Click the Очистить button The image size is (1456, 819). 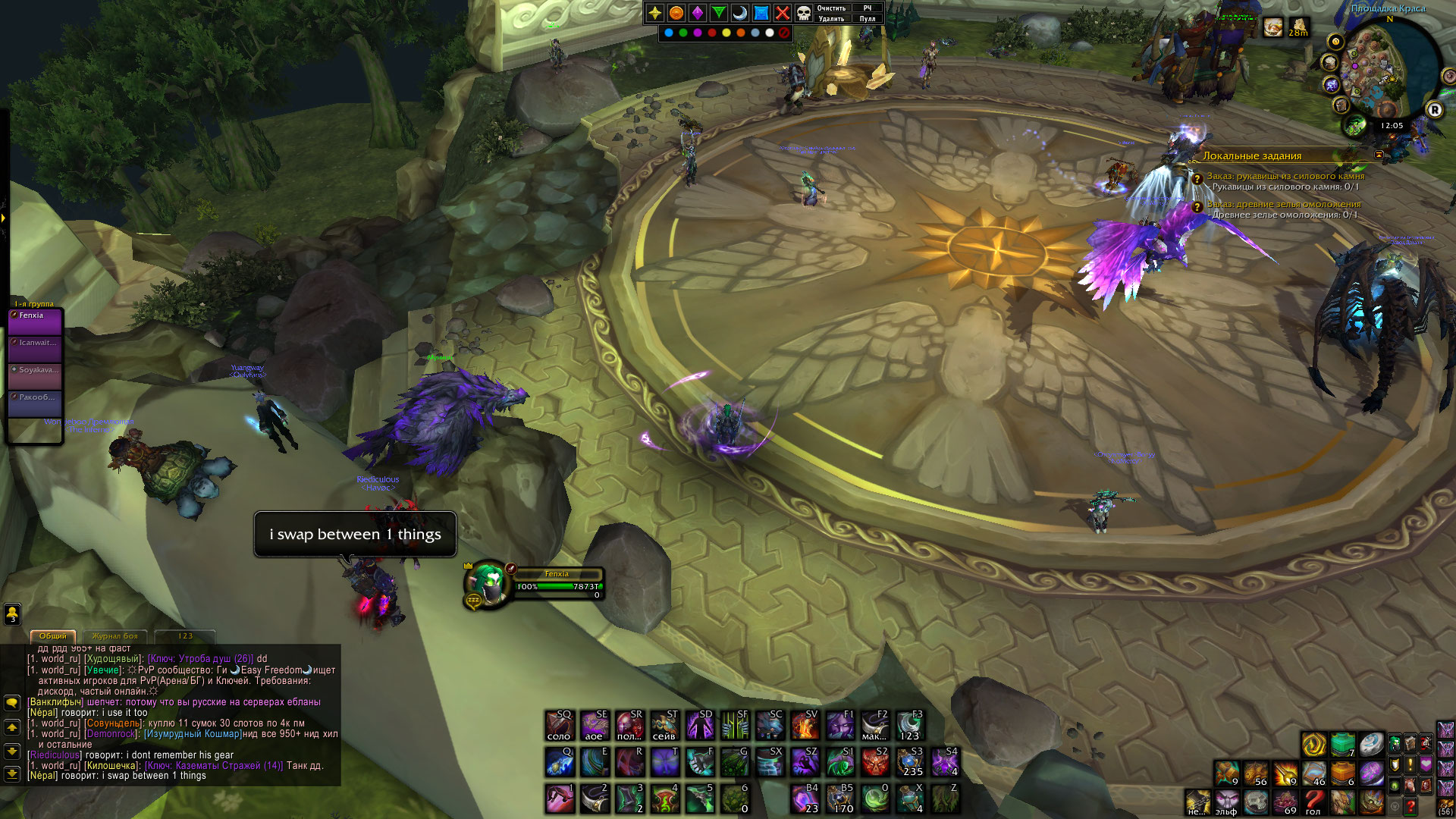click(831, 8)
